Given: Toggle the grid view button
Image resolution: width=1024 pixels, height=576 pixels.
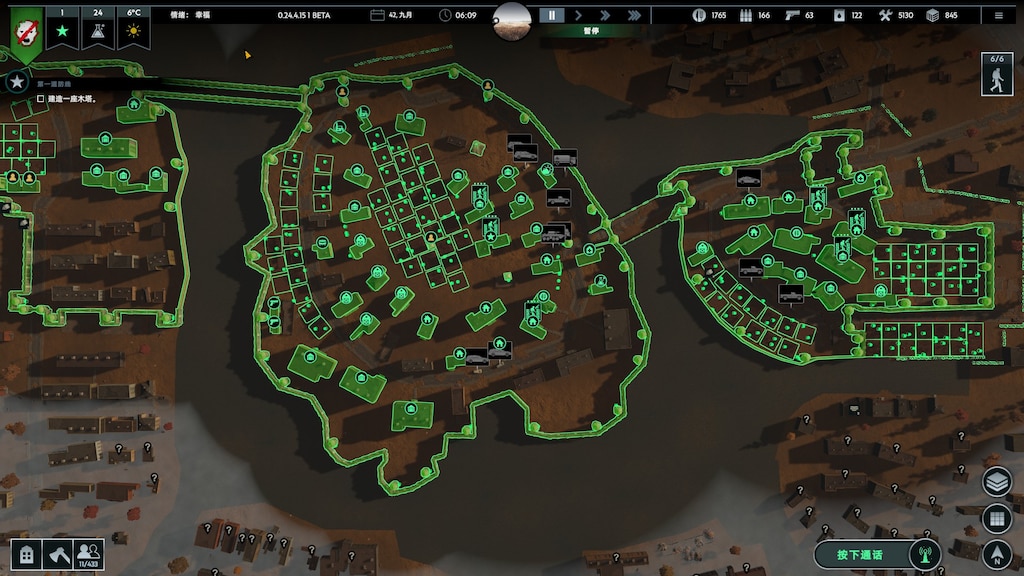Looking at the screenshot, I should pos(997,518).
